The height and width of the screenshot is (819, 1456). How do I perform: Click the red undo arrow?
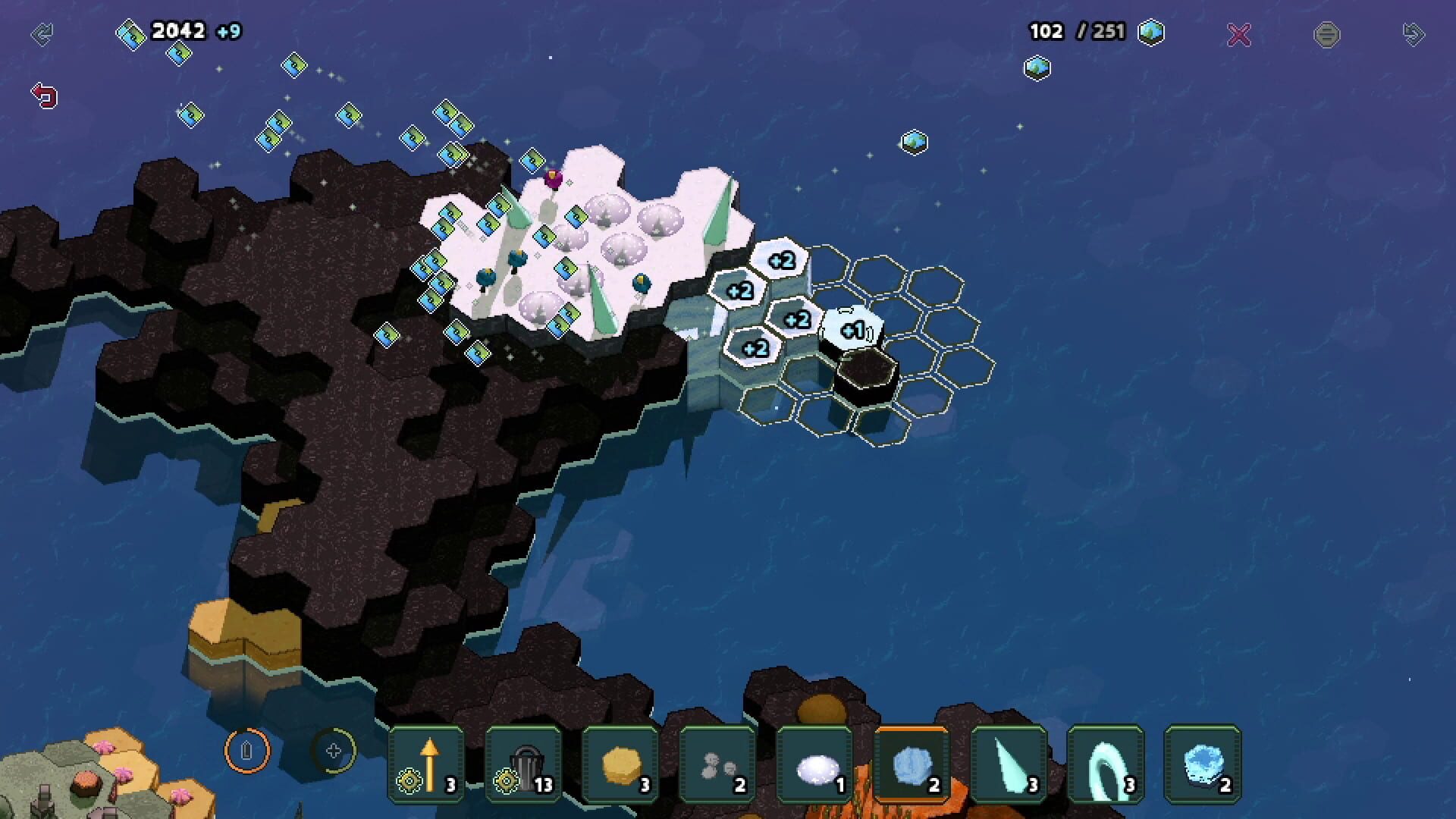(x=44, y=96)
